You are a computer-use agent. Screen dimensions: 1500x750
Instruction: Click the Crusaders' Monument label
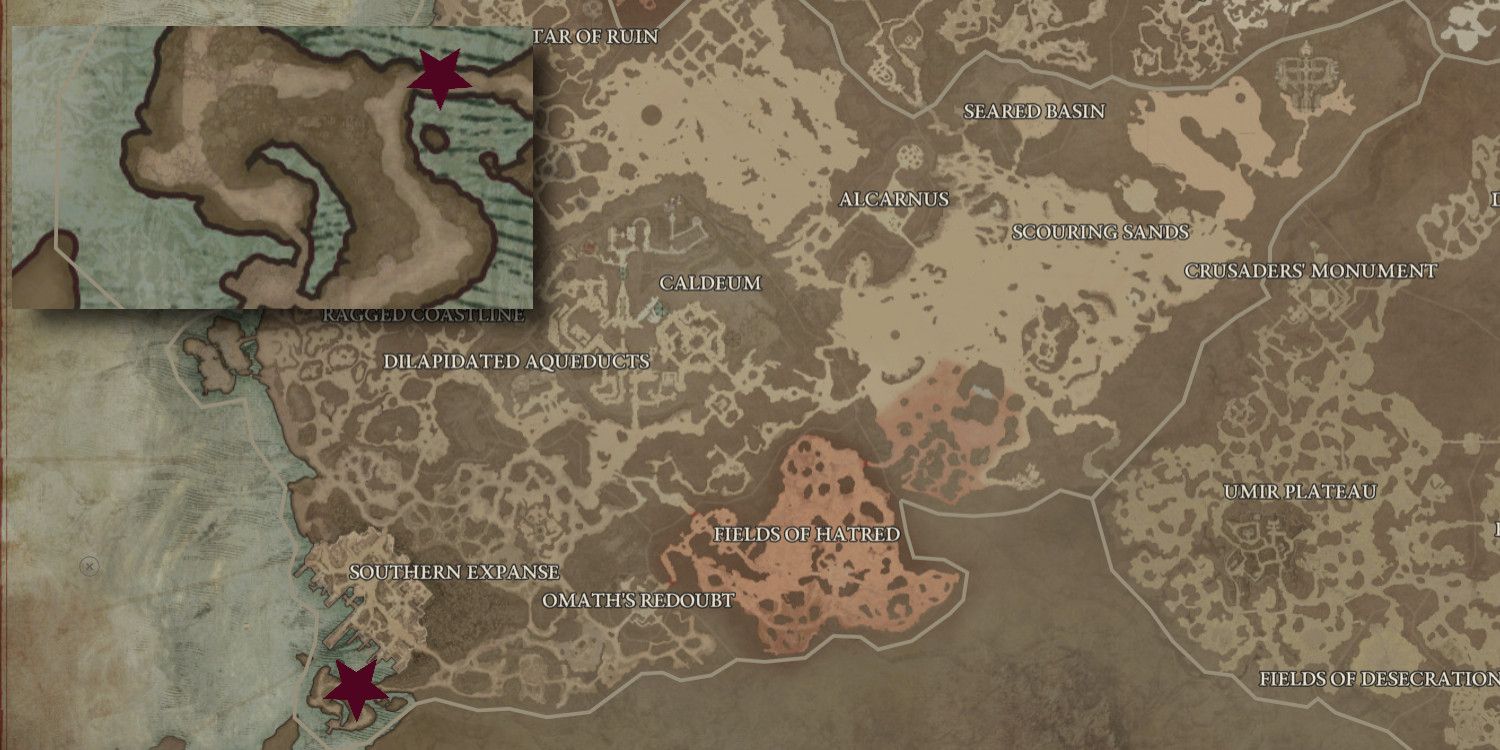point(1311,269)
